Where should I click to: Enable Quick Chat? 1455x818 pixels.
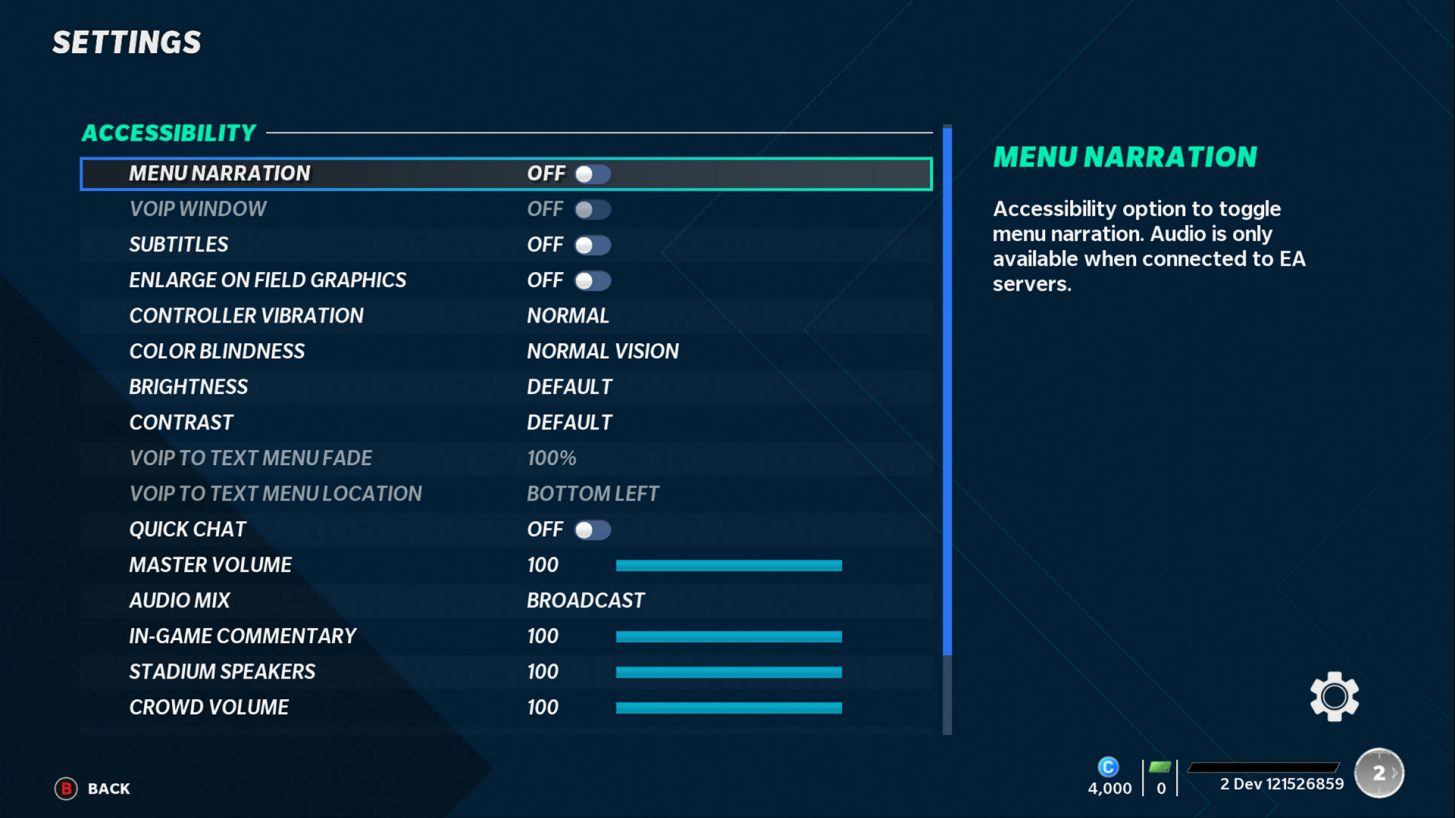(x=592, y=529)
